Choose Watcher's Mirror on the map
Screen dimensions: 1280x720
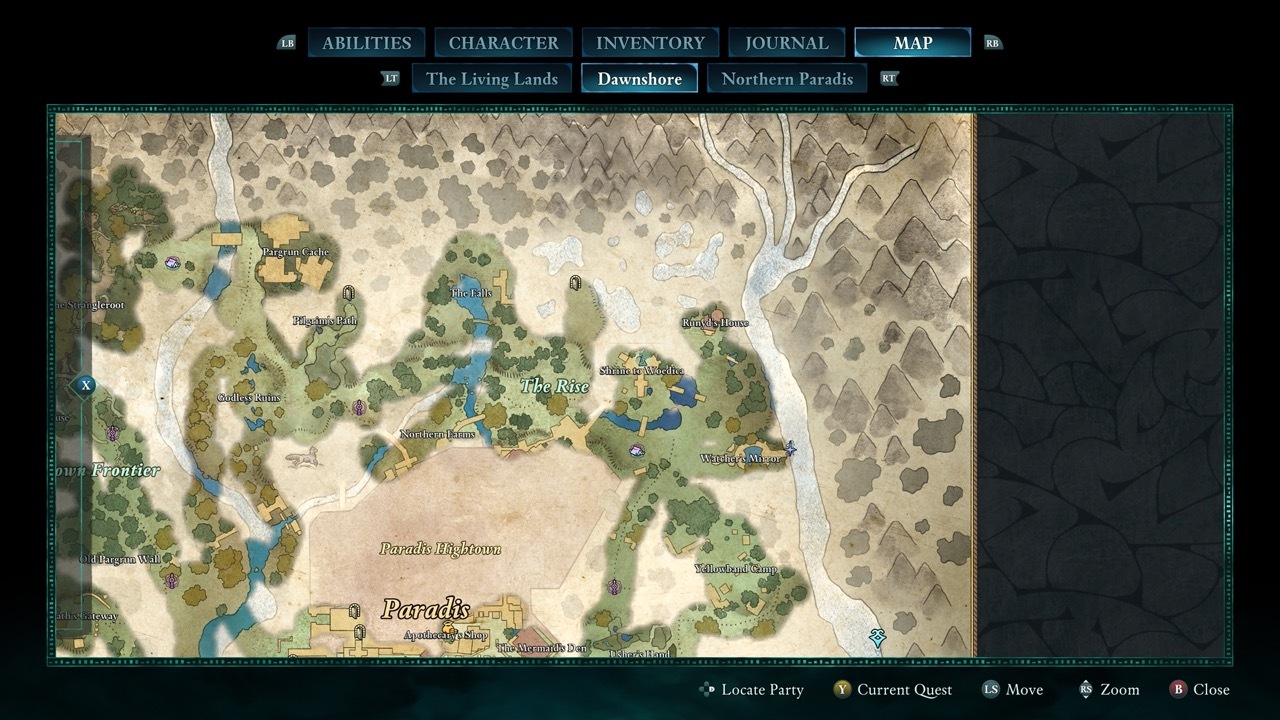pos(738,459)
